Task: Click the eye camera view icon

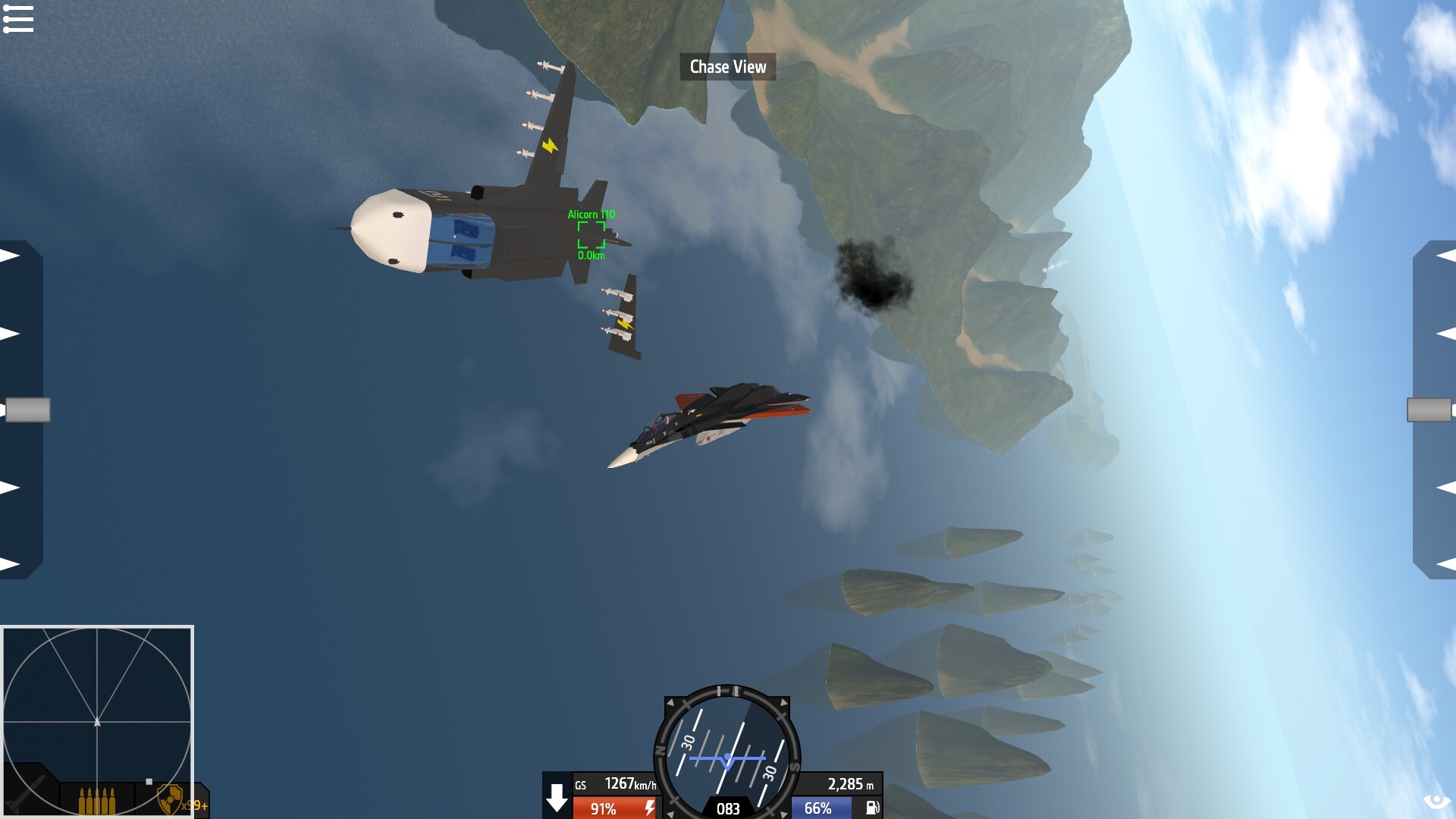Action: (1436, 802)
